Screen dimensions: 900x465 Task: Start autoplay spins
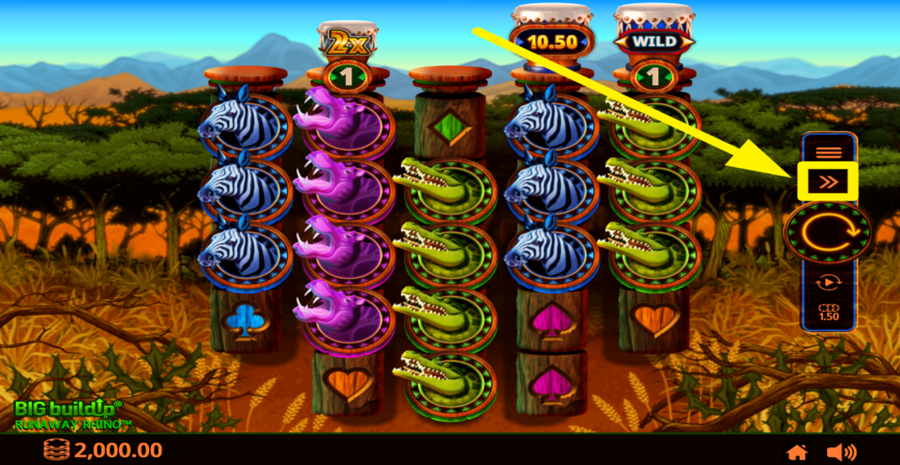tap(828, 282)
